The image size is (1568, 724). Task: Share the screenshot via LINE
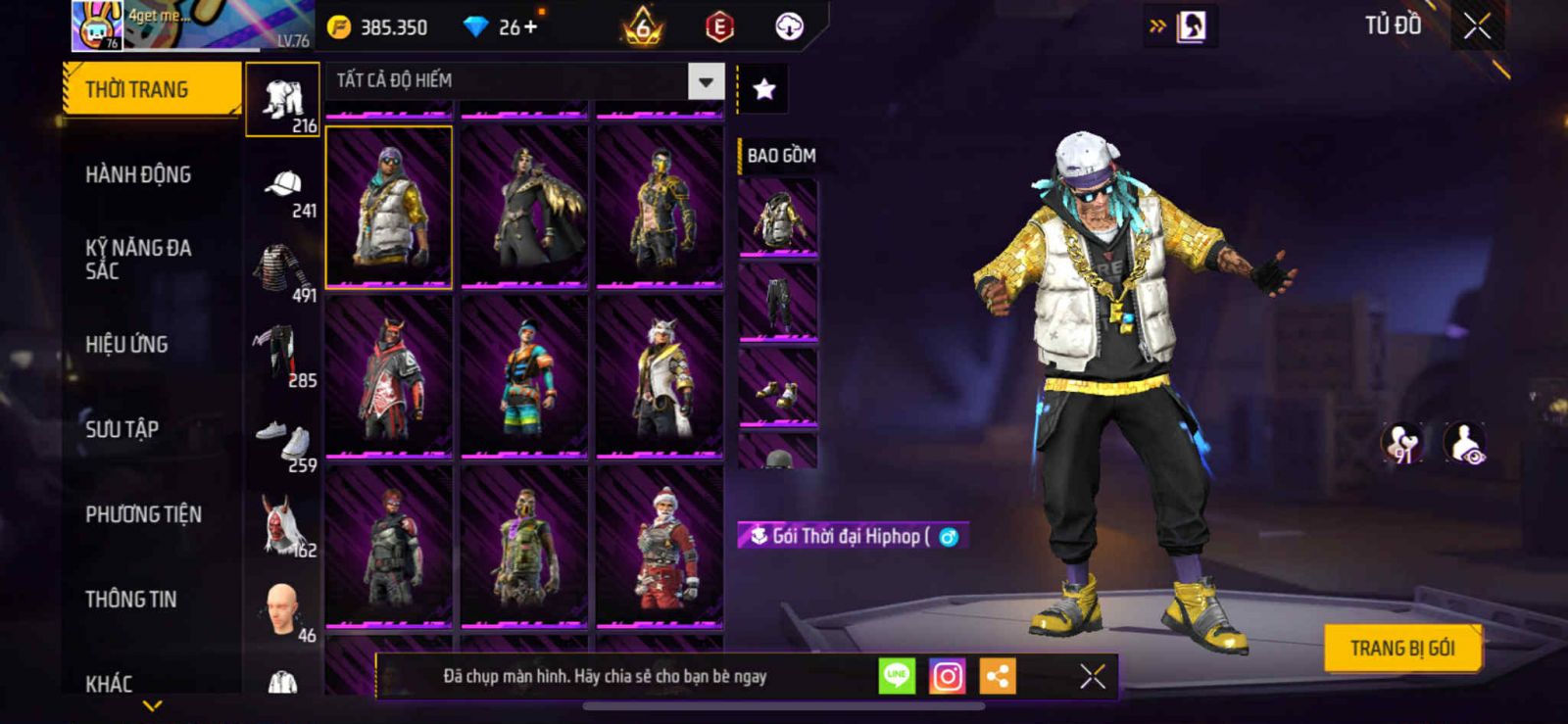[x=897, y=676]
